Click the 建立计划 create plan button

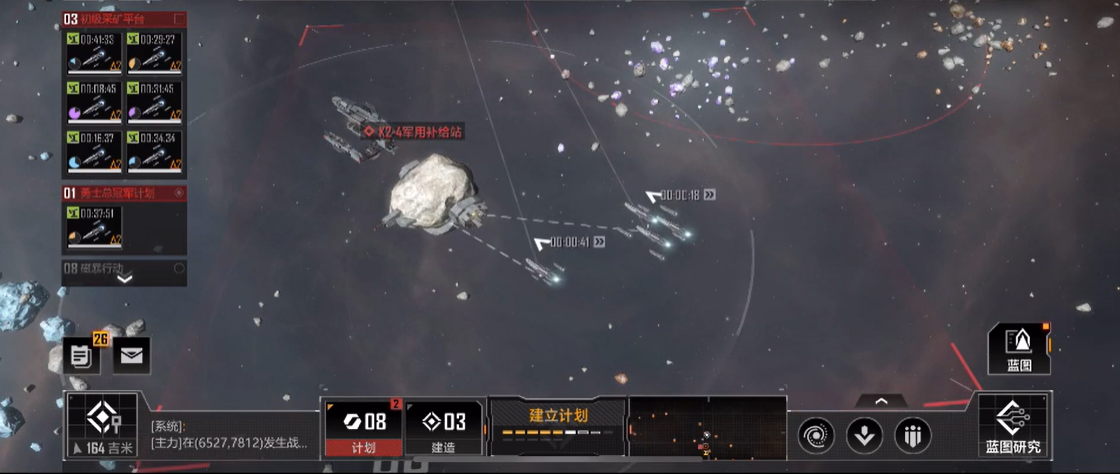click(558, 424)
